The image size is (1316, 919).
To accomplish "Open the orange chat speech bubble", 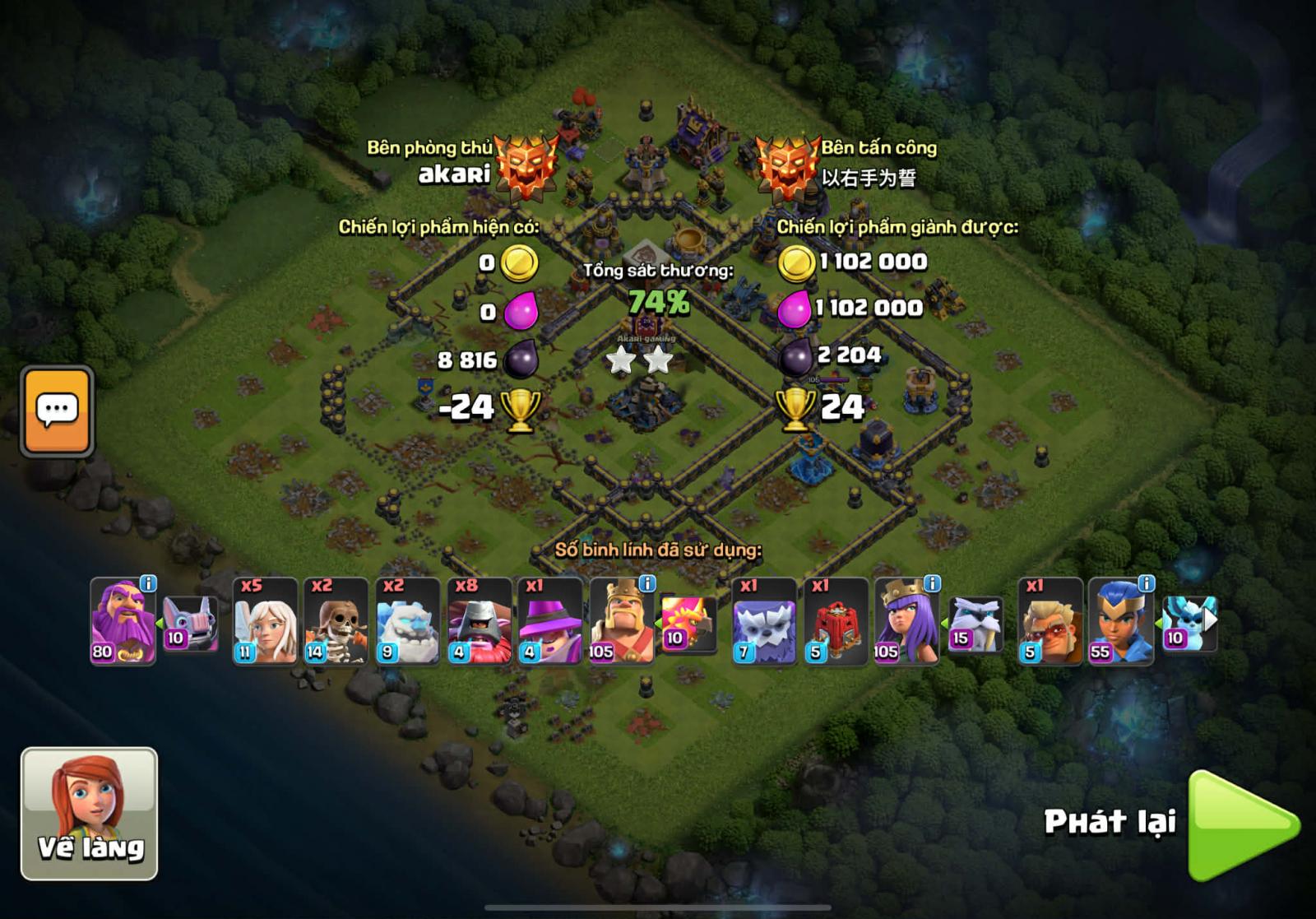I will tap(57, 411).
